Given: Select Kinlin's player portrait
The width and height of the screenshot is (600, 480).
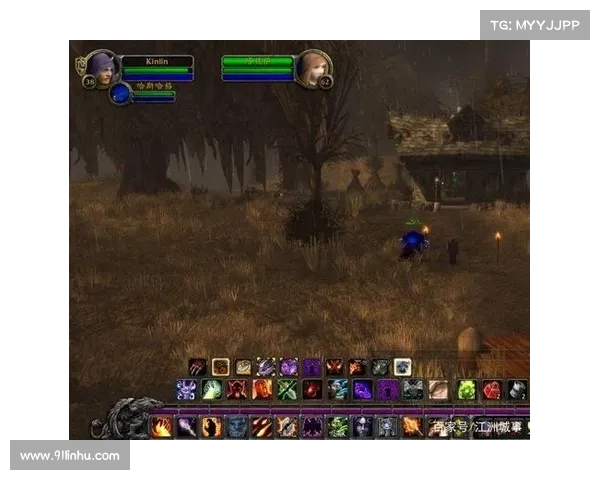Looking at the screenshot, I should (101, 67).
